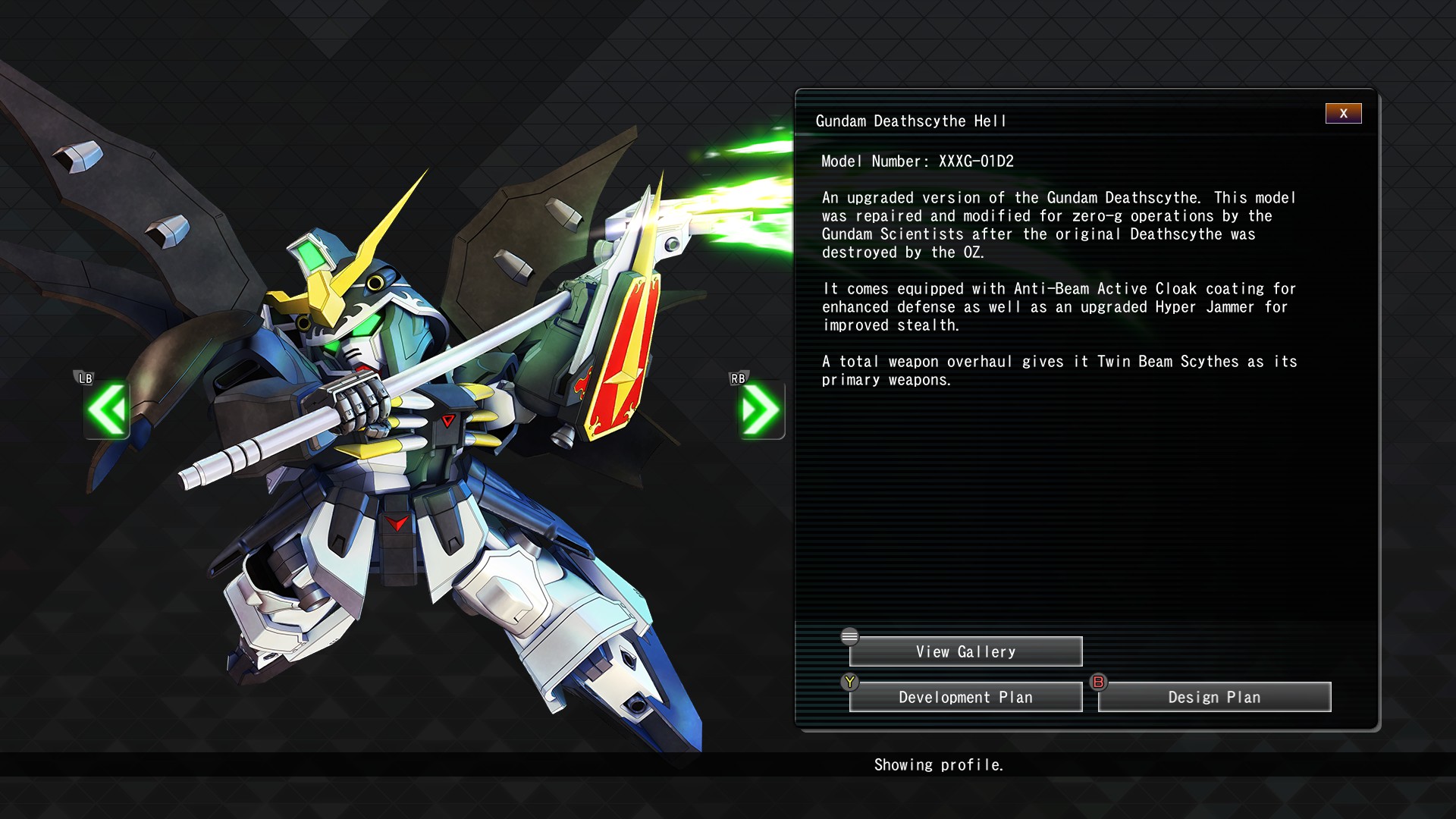Open the Design Plan
The width and height of the screenshot is (1456, 819).
1214,697
